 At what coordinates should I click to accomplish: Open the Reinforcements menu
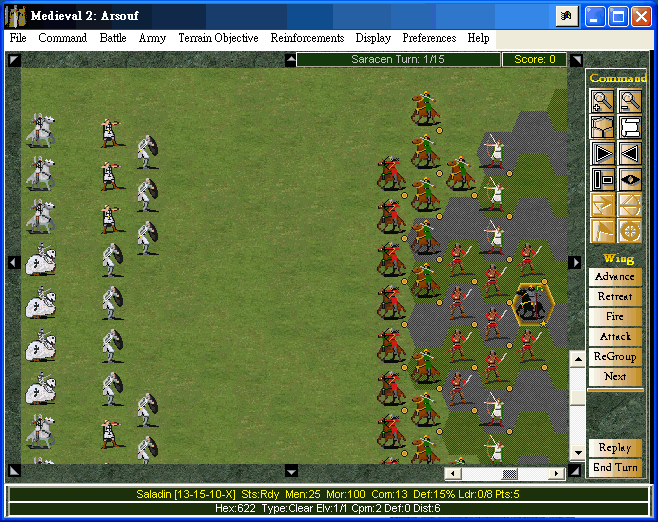pos(307,38)
